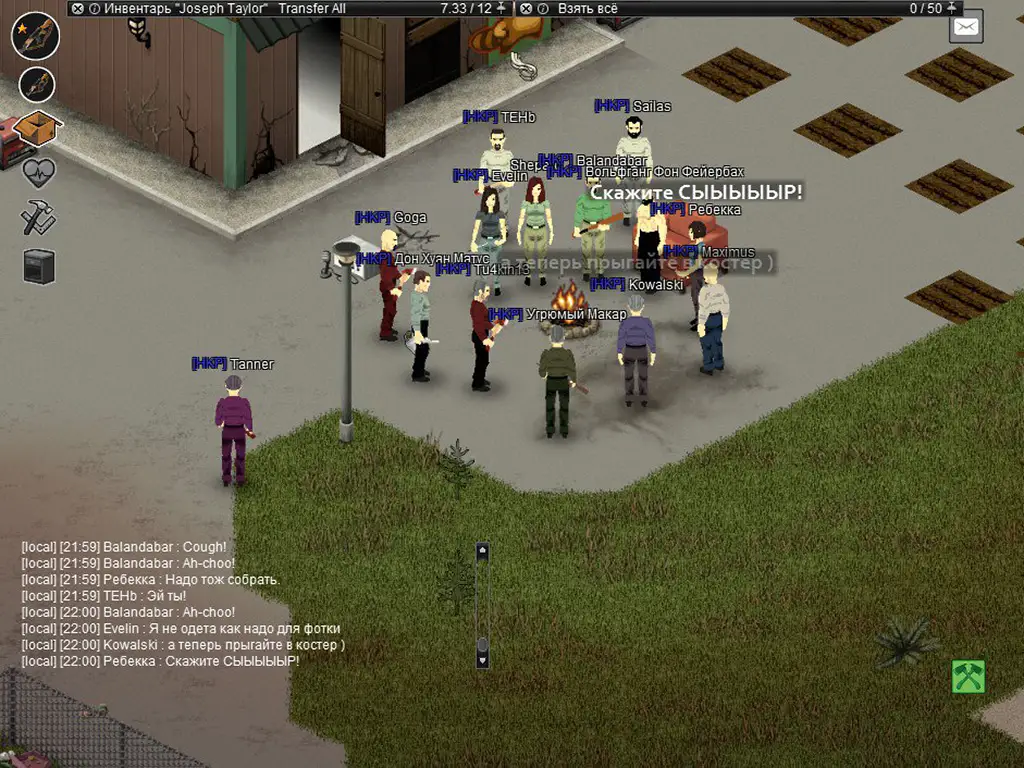
Task: Pin the loot panel
Action: pyautogui.click(x=953, y=8)
